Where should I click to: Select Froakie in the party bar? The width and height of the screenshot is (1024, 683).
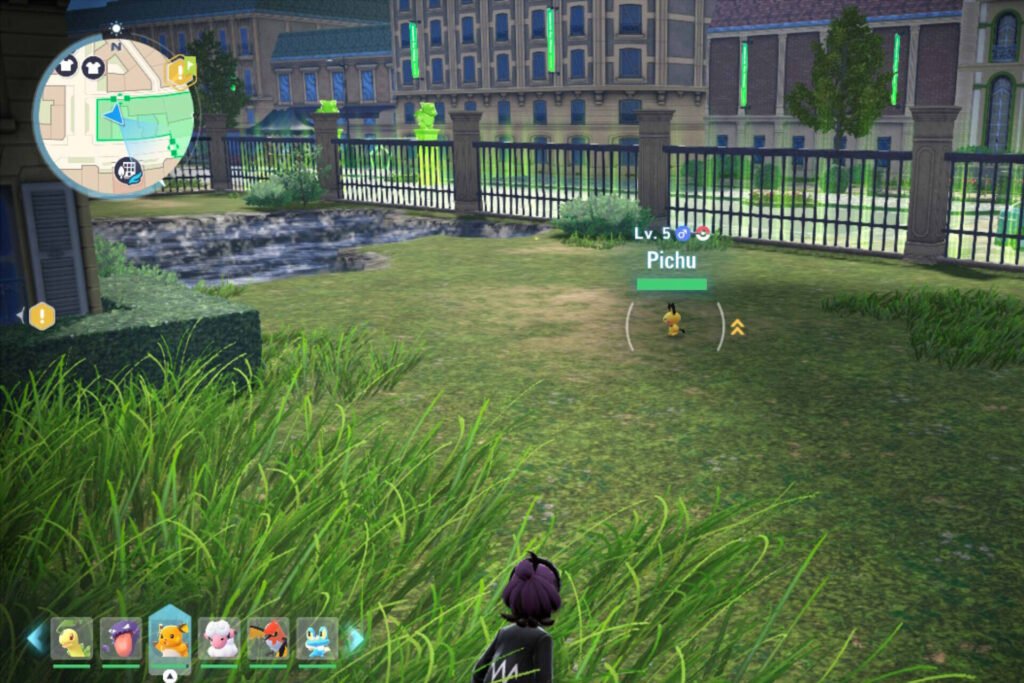coord(317,638)
